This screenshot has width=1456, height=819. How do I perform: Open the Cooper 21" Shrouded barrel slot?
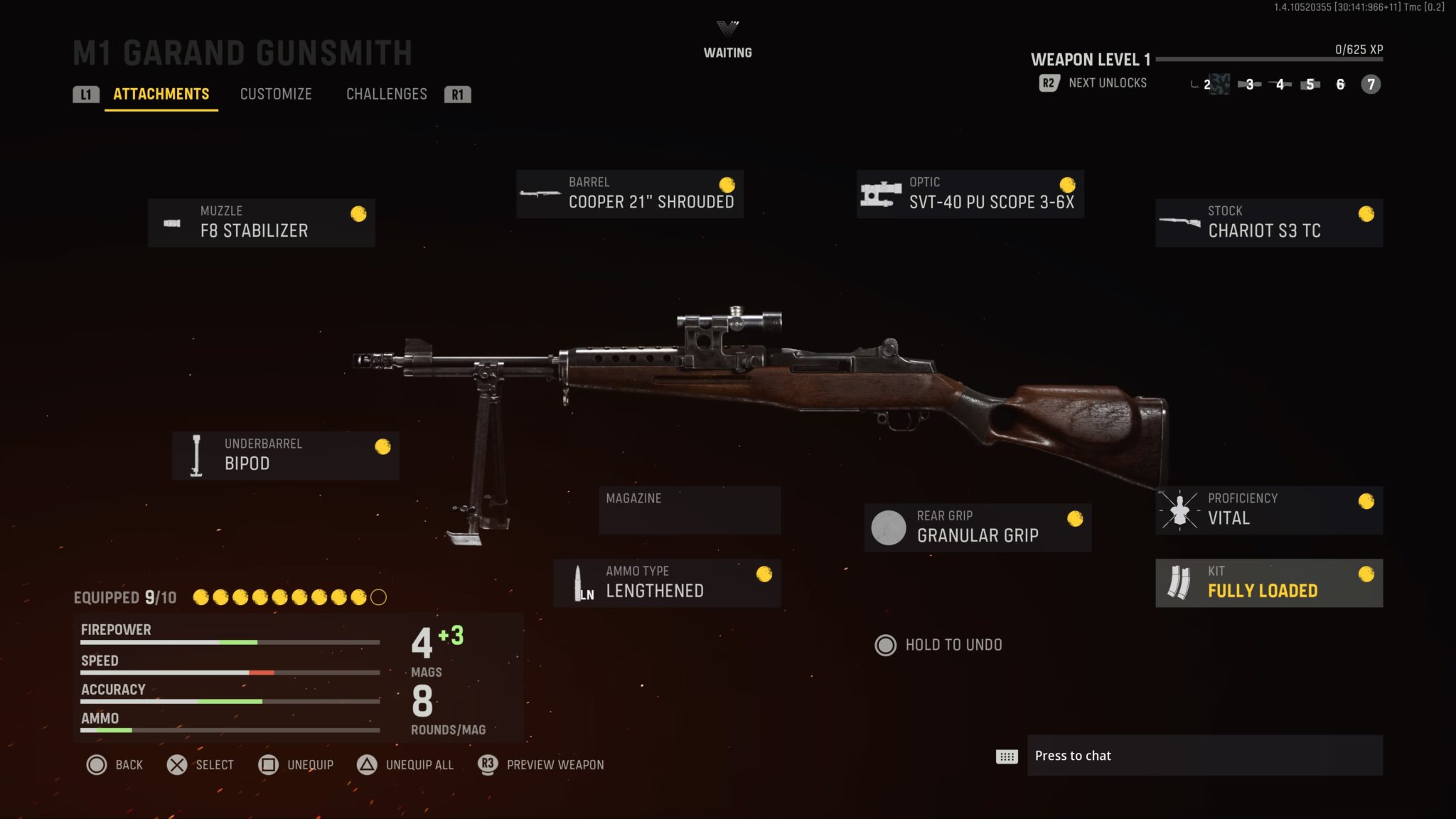point(629,193)
